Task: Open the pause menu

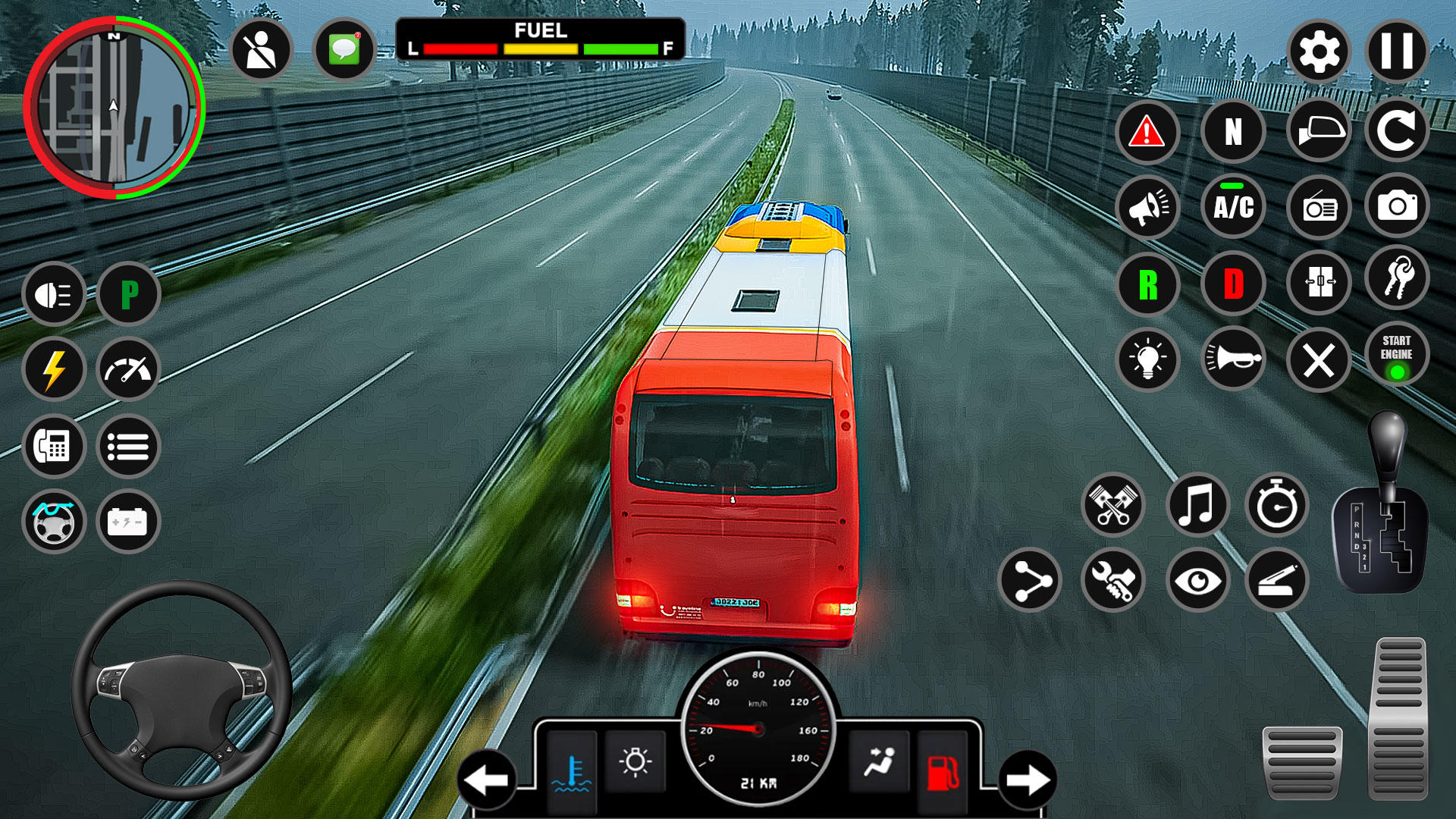Action: click(x=1396, y=50)
